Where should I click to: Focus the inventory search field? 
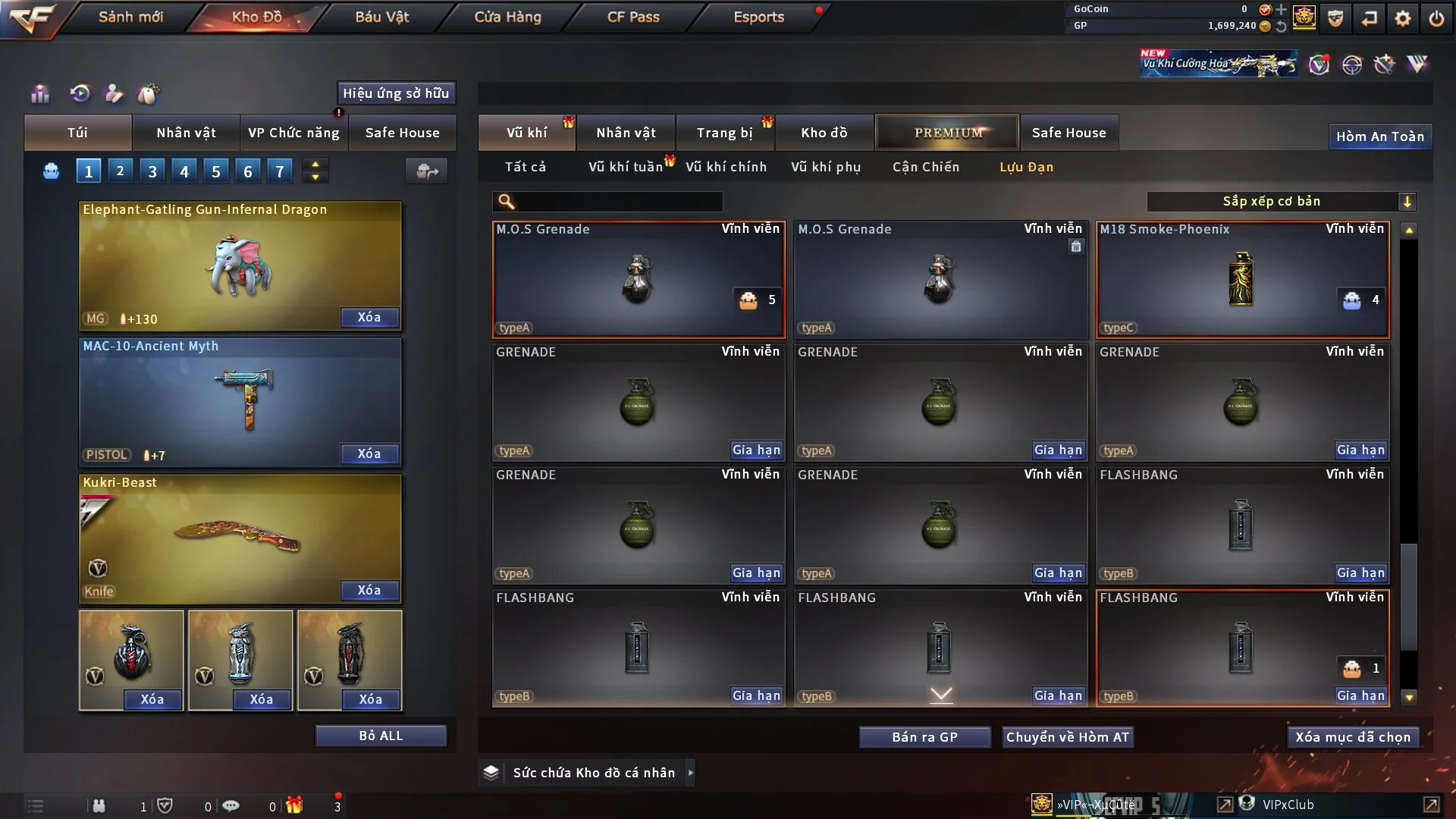[618, 201]
